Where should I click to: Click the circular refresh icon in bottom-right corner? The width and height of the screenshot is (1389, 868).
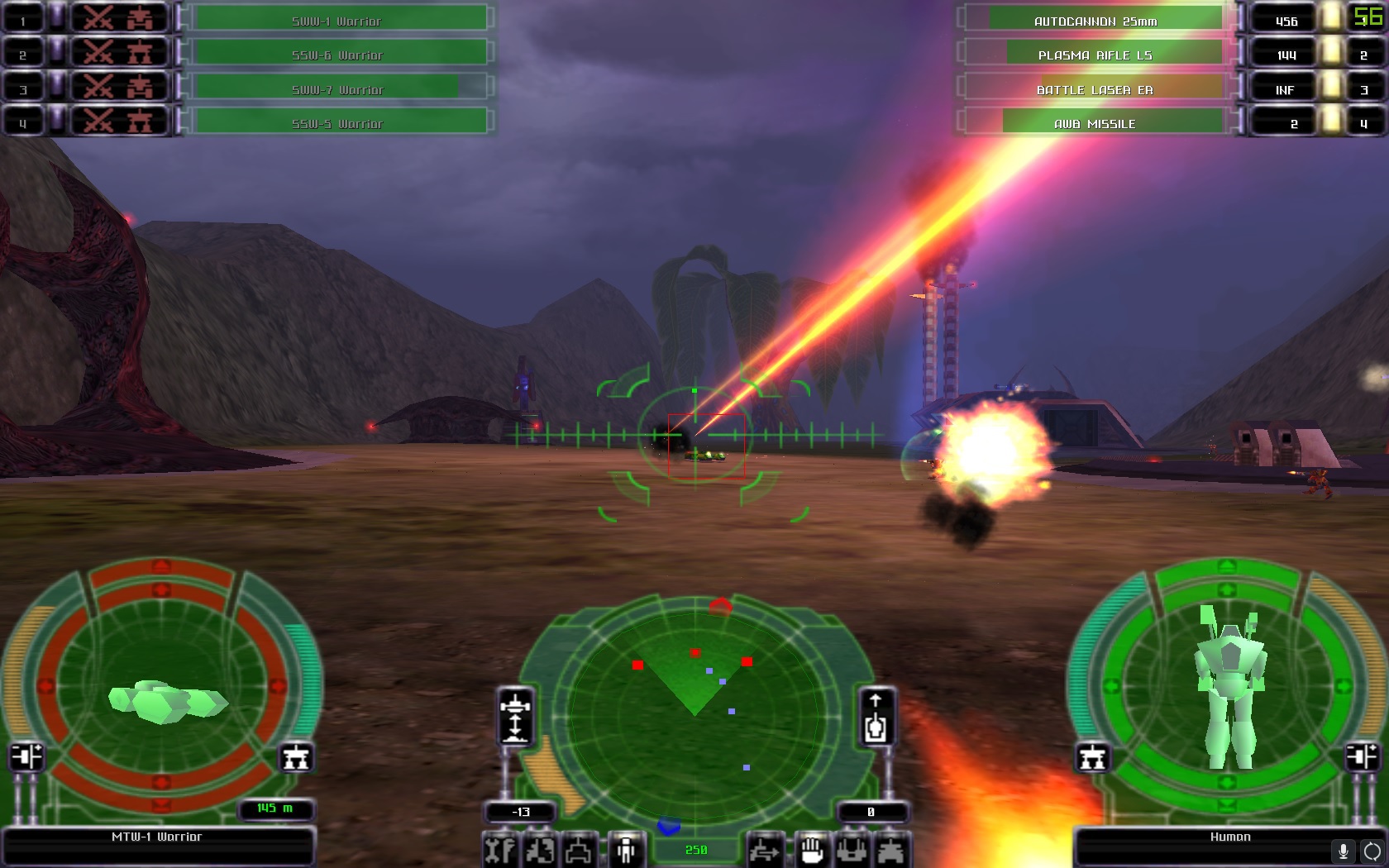click(1372, 852)
